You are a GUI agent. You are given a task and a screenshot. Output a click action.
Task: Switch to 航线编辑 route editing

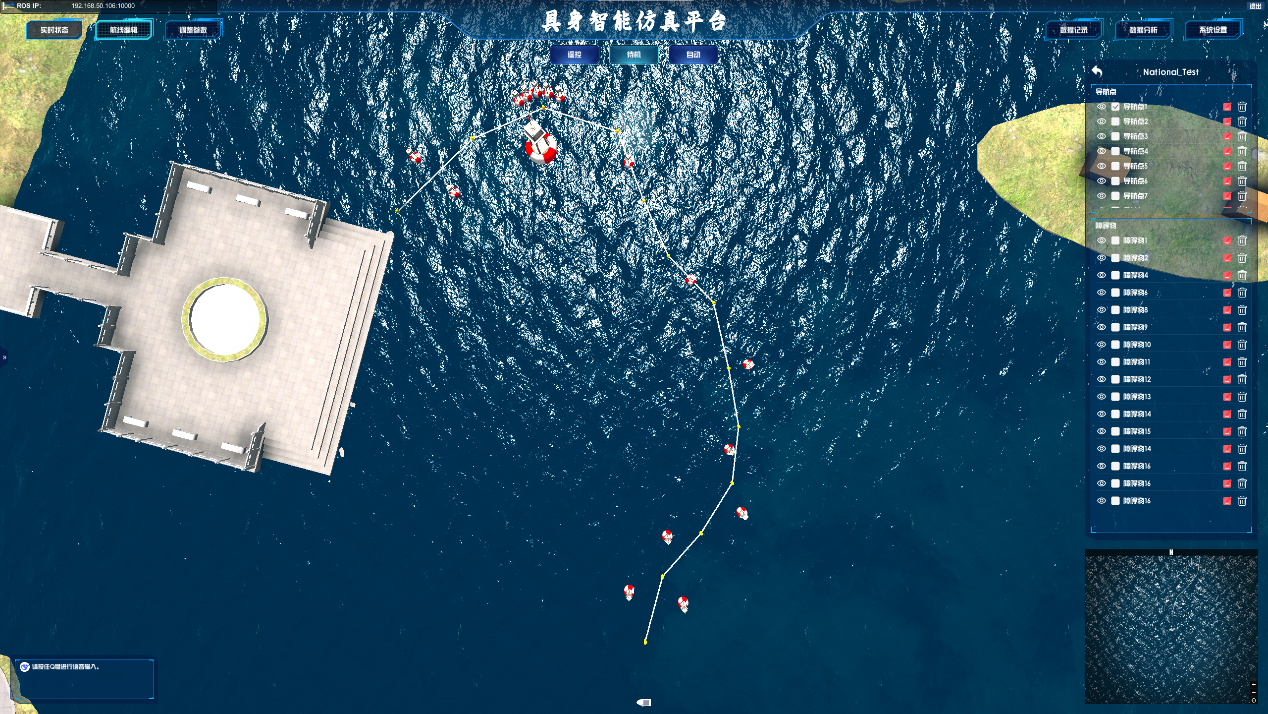[124, 30]
